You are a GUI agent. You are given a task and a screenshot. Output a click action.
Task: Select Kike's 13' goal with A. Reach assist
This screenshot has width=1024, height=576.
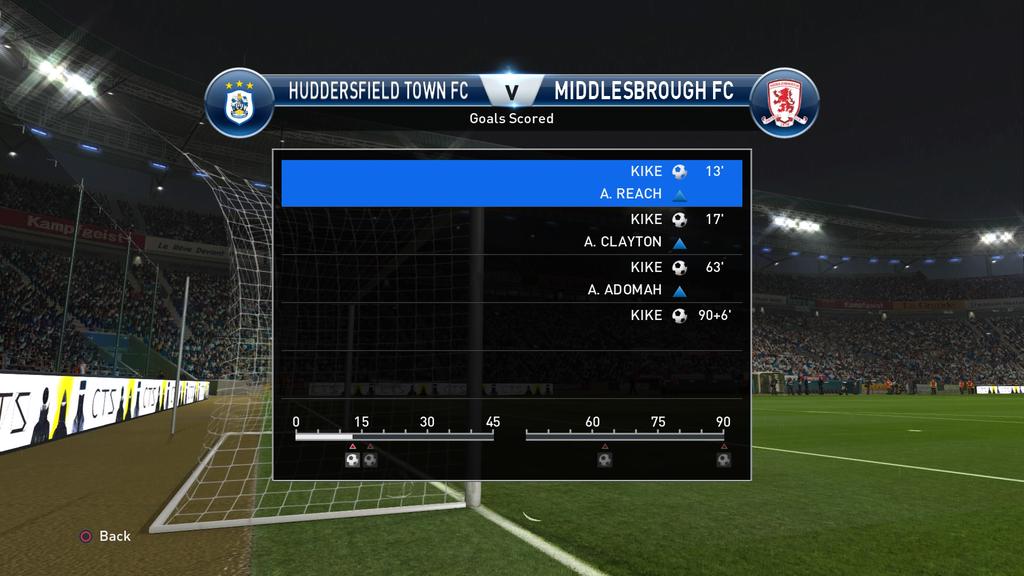click(512, 183)
